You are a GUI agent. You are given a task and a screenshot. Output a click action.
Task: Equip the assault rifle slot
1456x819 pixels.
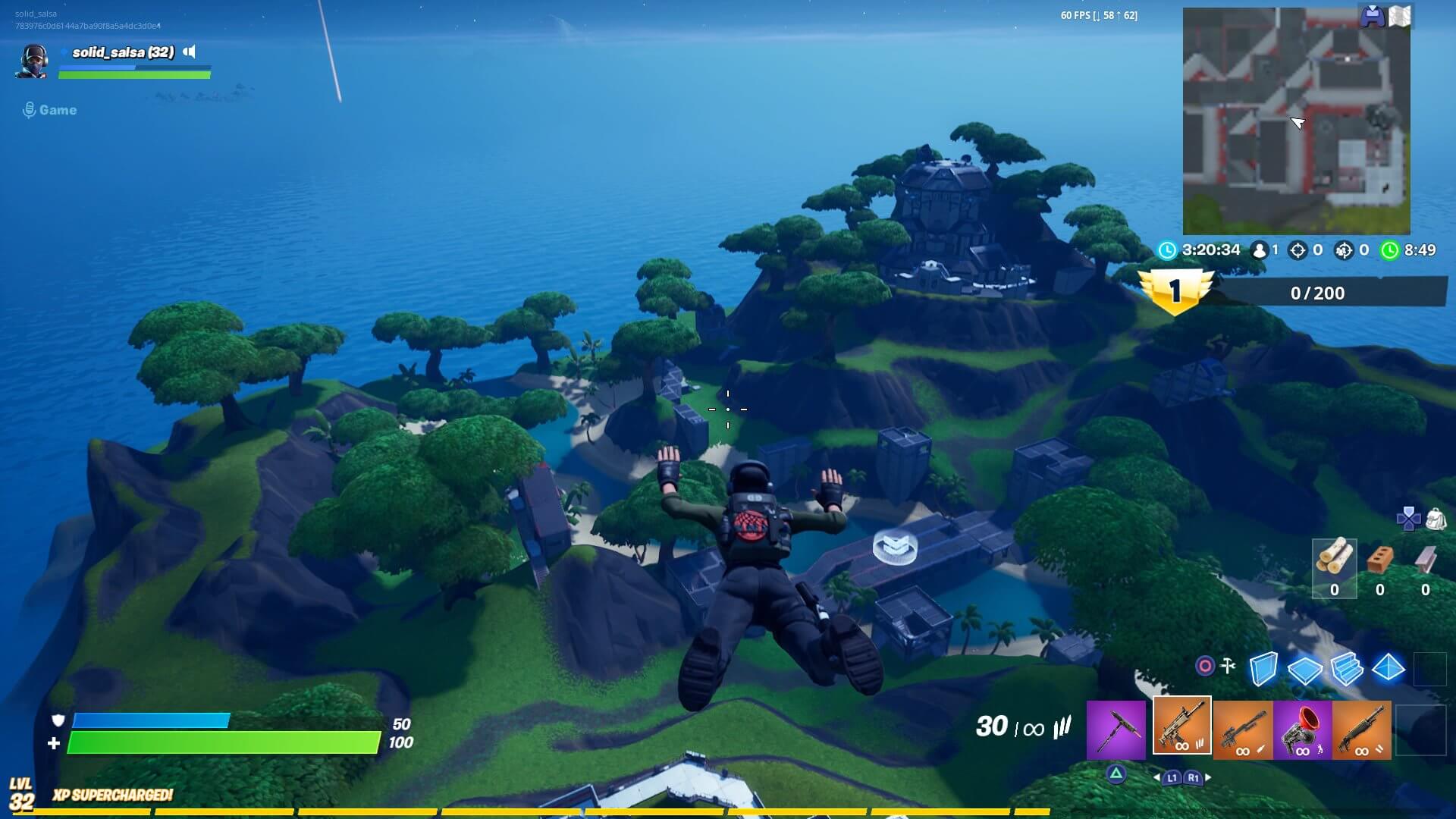coord(1181,726)
